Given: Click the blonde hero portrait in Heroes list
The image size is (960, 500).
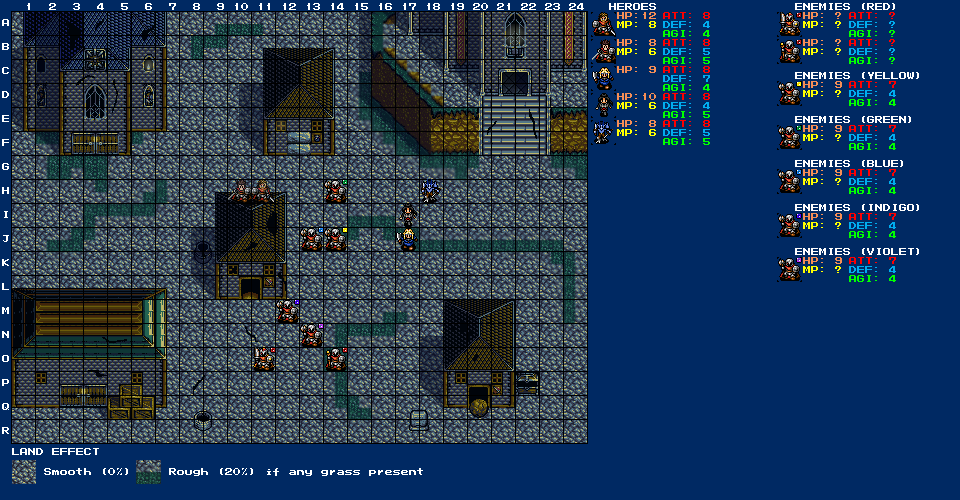Looking at the screenshot, I should pyautogui.click(x=603, y=78).
